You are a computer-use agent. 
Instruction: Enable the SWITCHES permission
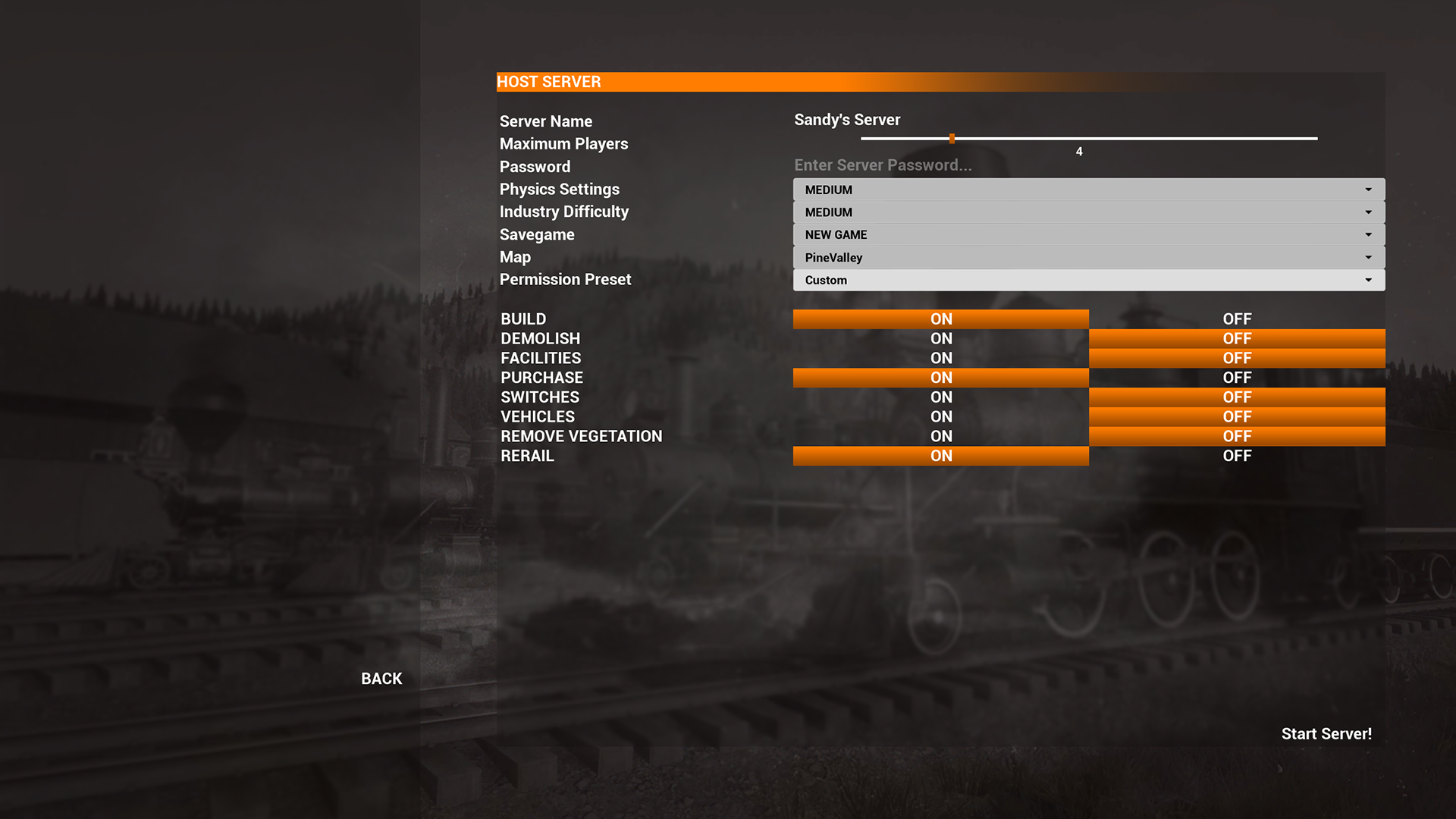tap(940, 397)
